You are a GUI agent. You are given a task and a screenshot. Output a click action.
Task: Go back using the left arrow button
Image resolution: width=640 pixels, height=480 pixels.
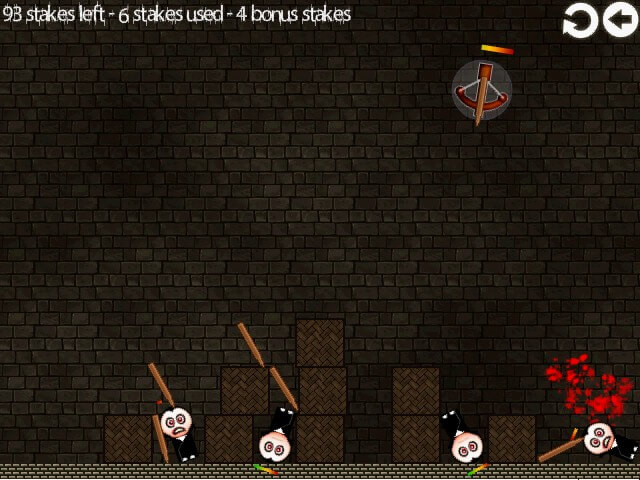click(x=620, y=20)
